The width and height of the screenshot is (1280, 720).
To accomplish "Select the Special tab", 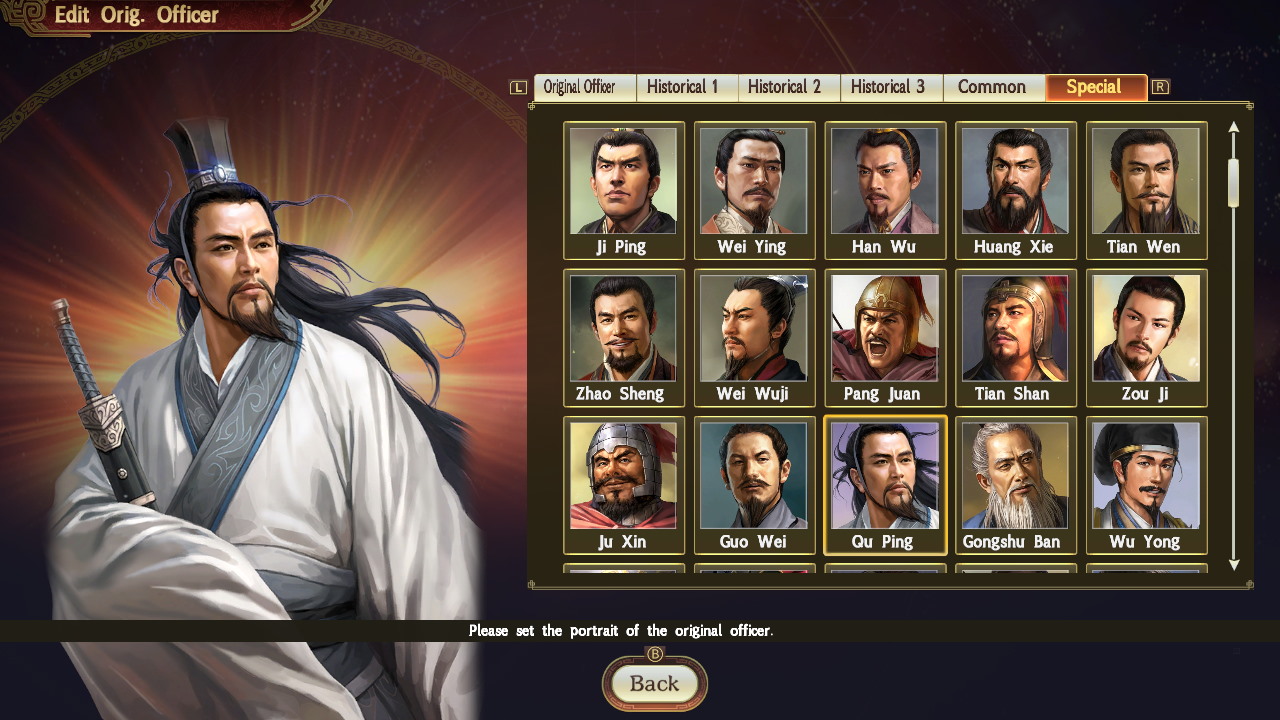I will click(1096, 87).
